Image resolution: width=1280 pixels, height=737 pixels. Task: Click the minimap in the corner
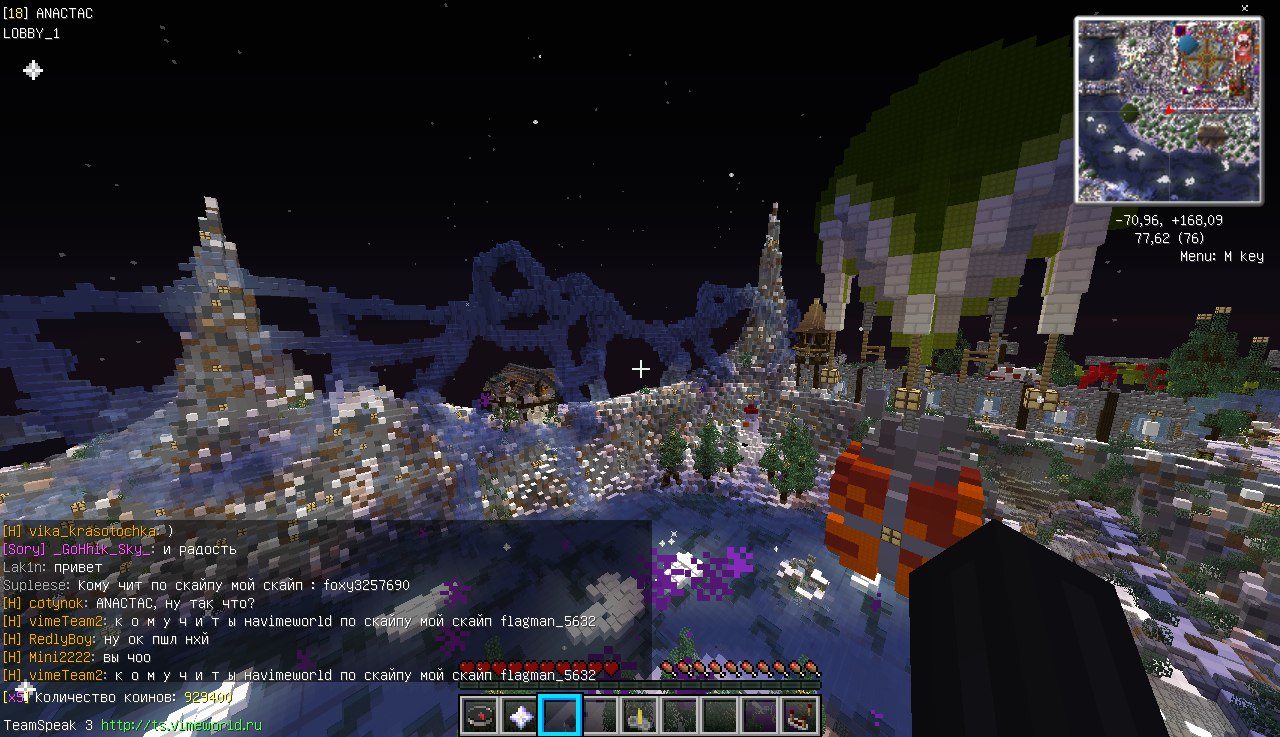pos(1168,110)
